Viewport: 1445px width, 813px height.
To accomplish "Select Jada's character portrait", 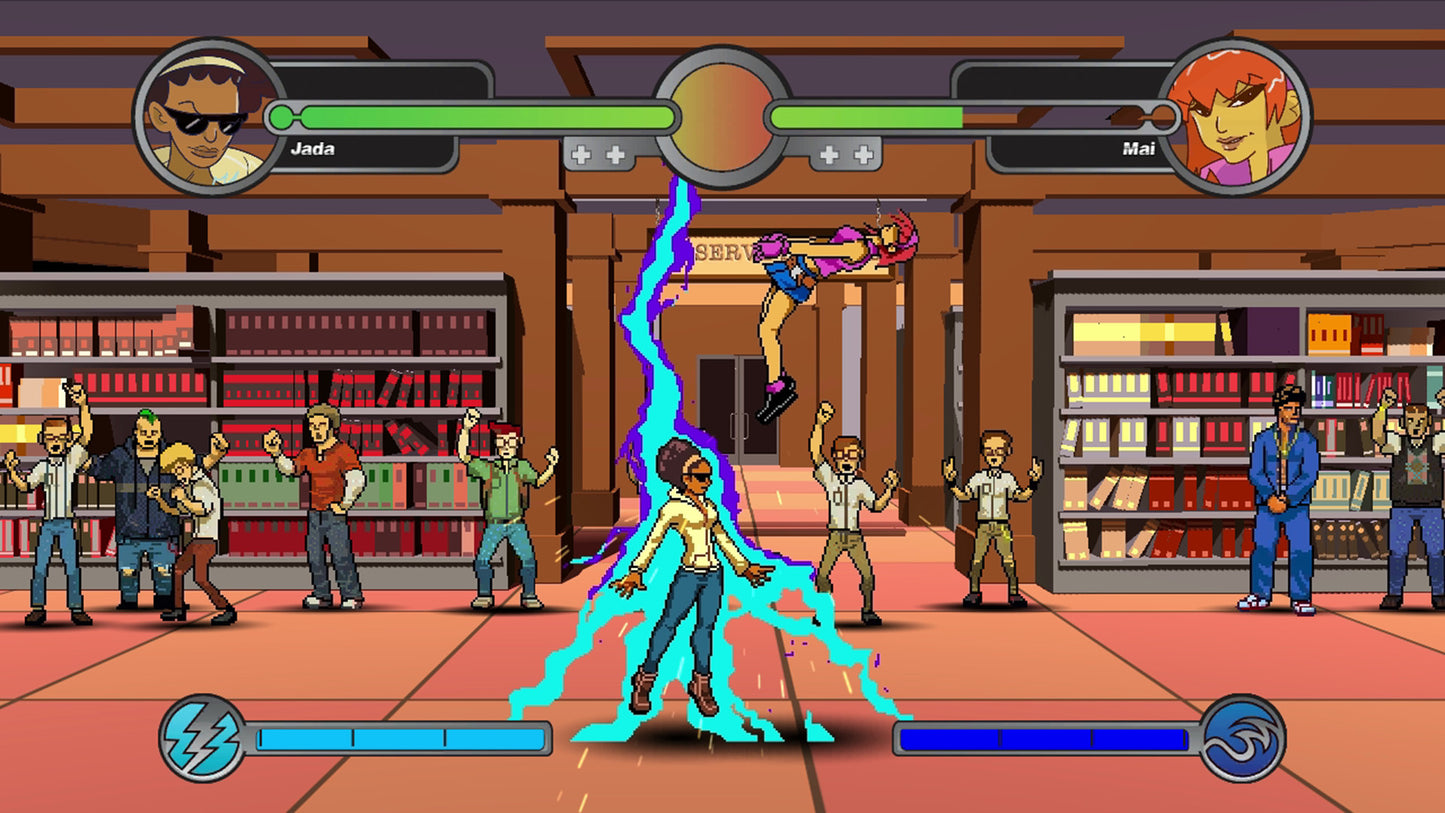I will tap(205, 115).
